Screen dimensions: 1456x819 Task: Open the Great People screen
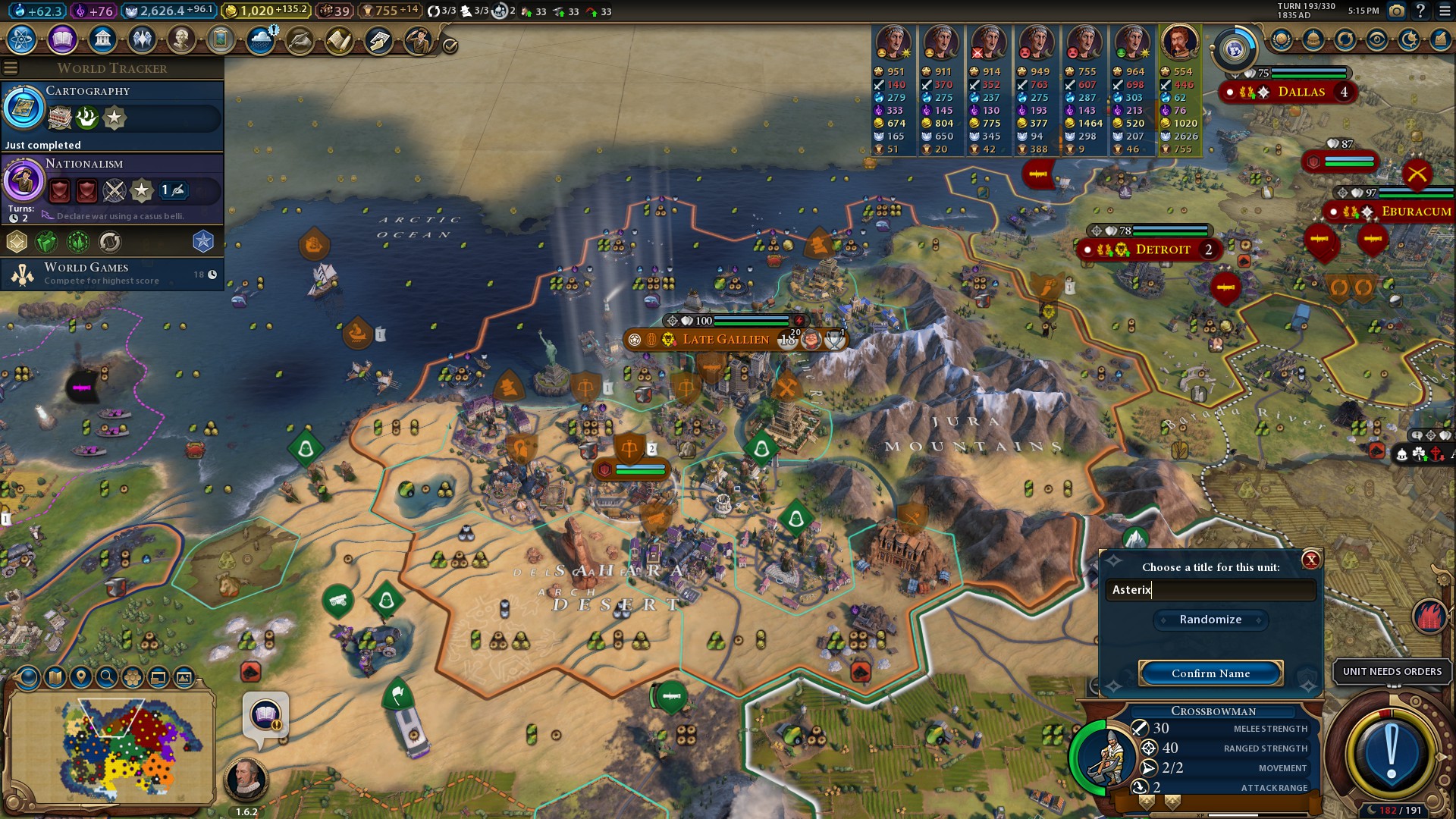click(x=181, y=39)
